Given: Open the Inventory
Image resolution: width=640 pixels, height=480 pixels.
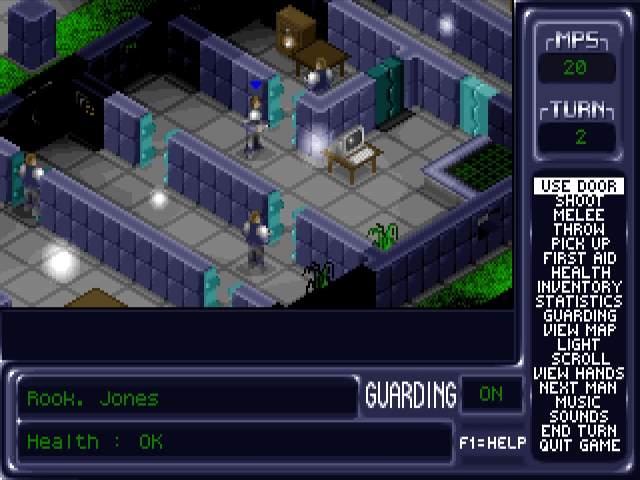Looking at the screenshot, I should pyautogui.click(x=579, y=287).
